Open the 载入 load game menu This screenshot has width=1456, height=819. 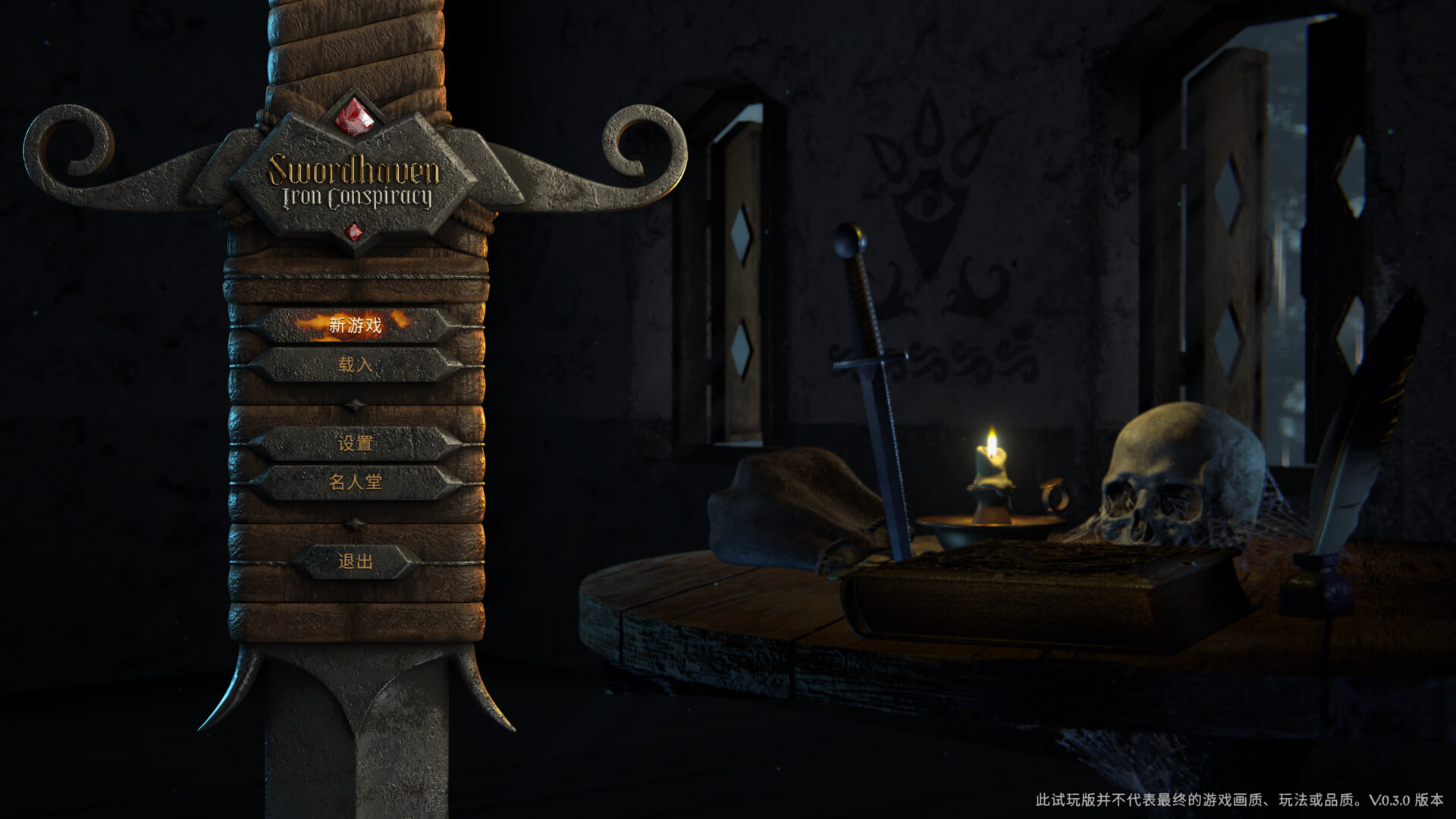pyautogui.click(x=355, y=363)
